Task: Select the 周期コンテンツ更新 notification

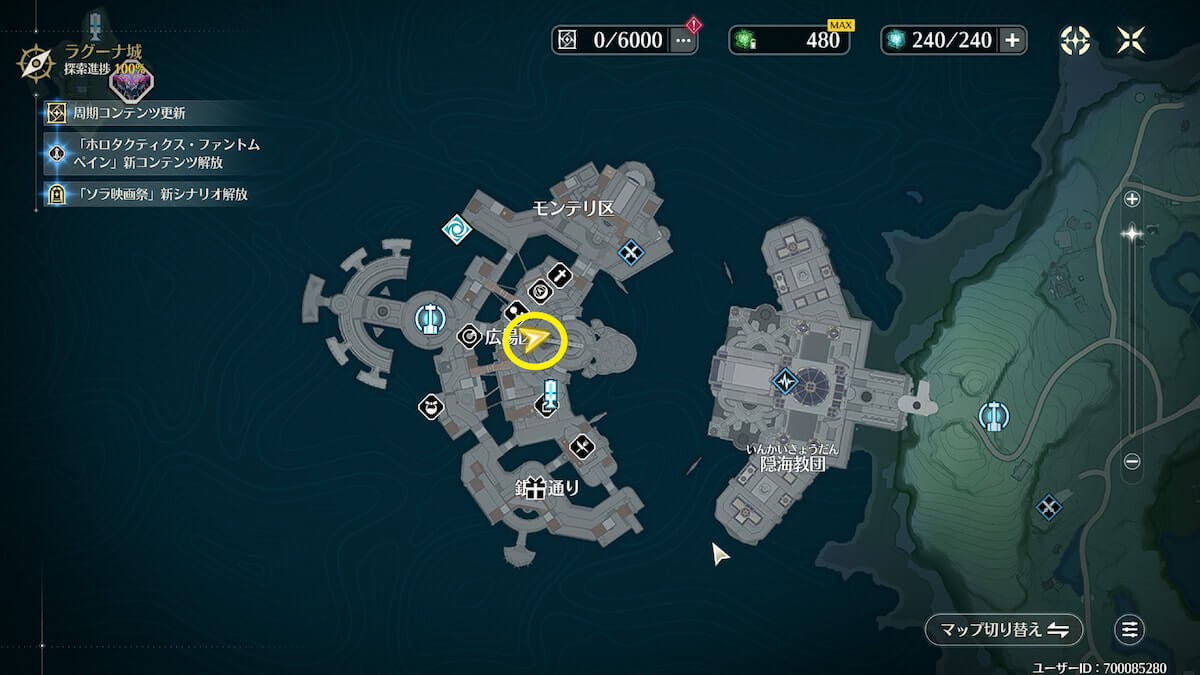Action: [129, 113]
